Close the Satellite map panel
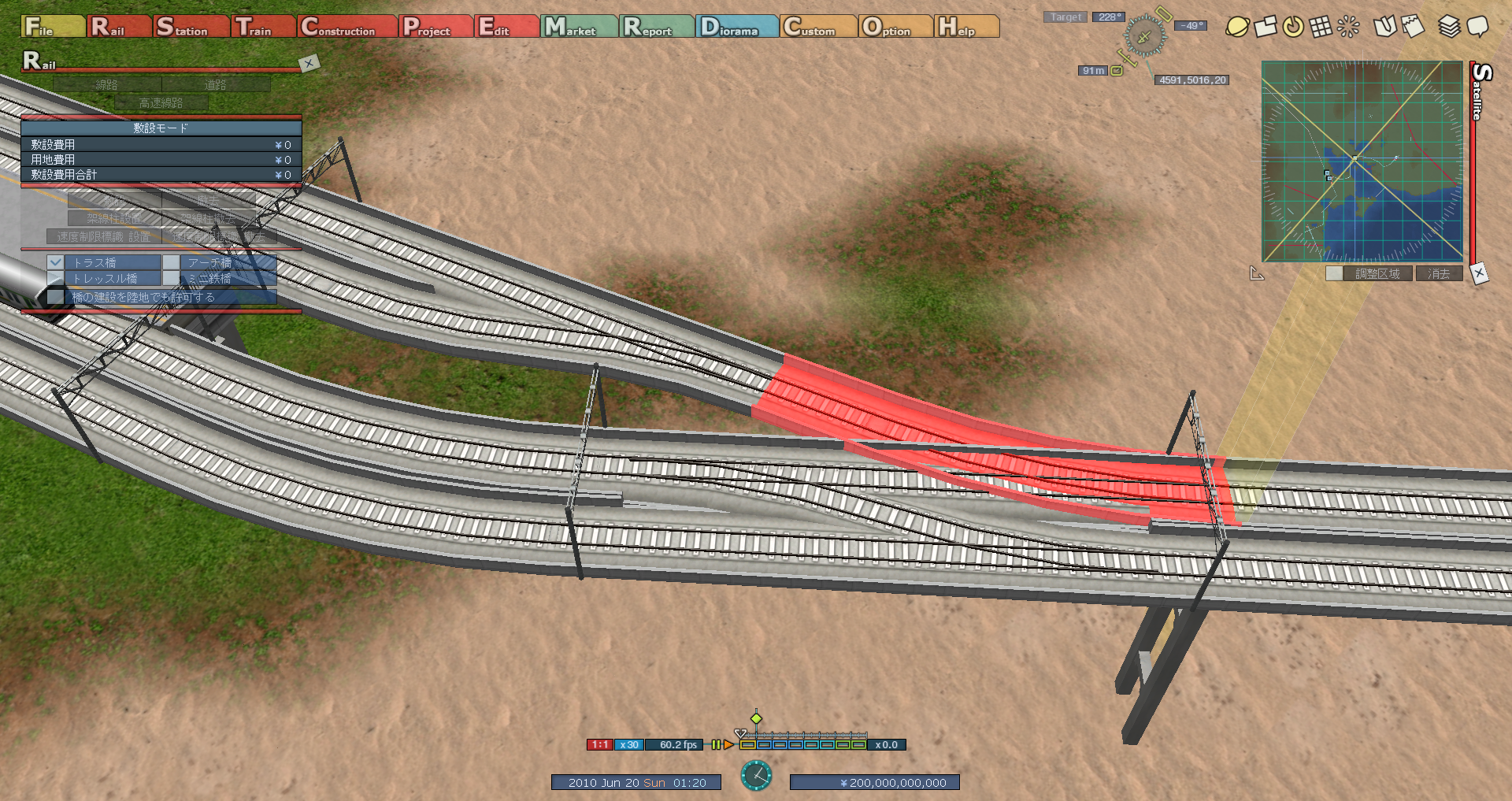The image size is (1512, 801). [x=1480, y=273]
